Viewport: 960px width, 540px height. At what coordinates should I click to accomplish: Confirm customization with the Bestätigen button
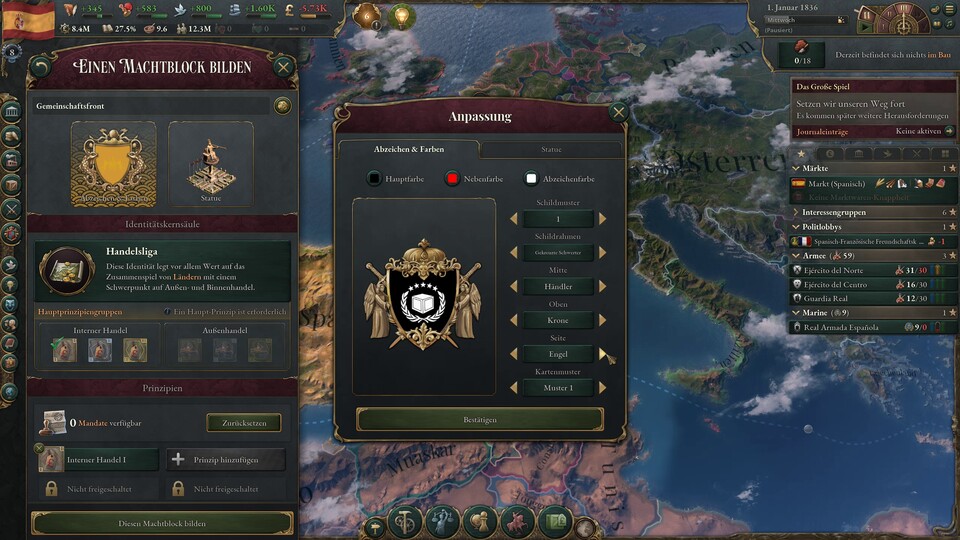(x=479, y=419)
